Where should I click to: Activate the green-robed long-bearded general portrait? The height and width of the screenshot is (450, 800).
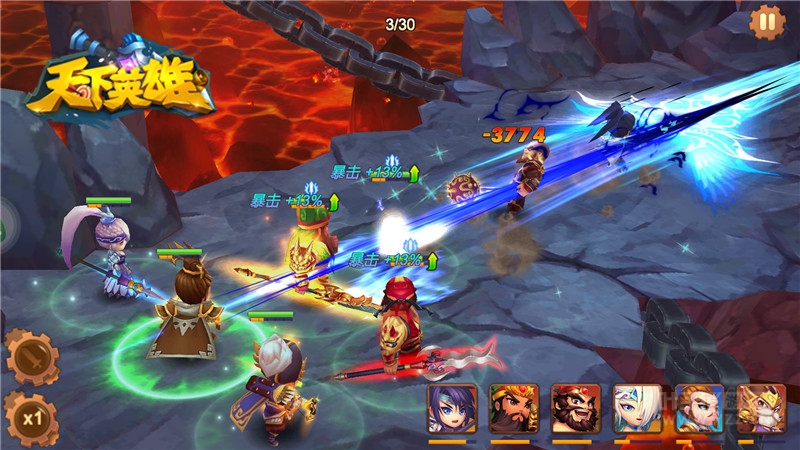point(513,407)
